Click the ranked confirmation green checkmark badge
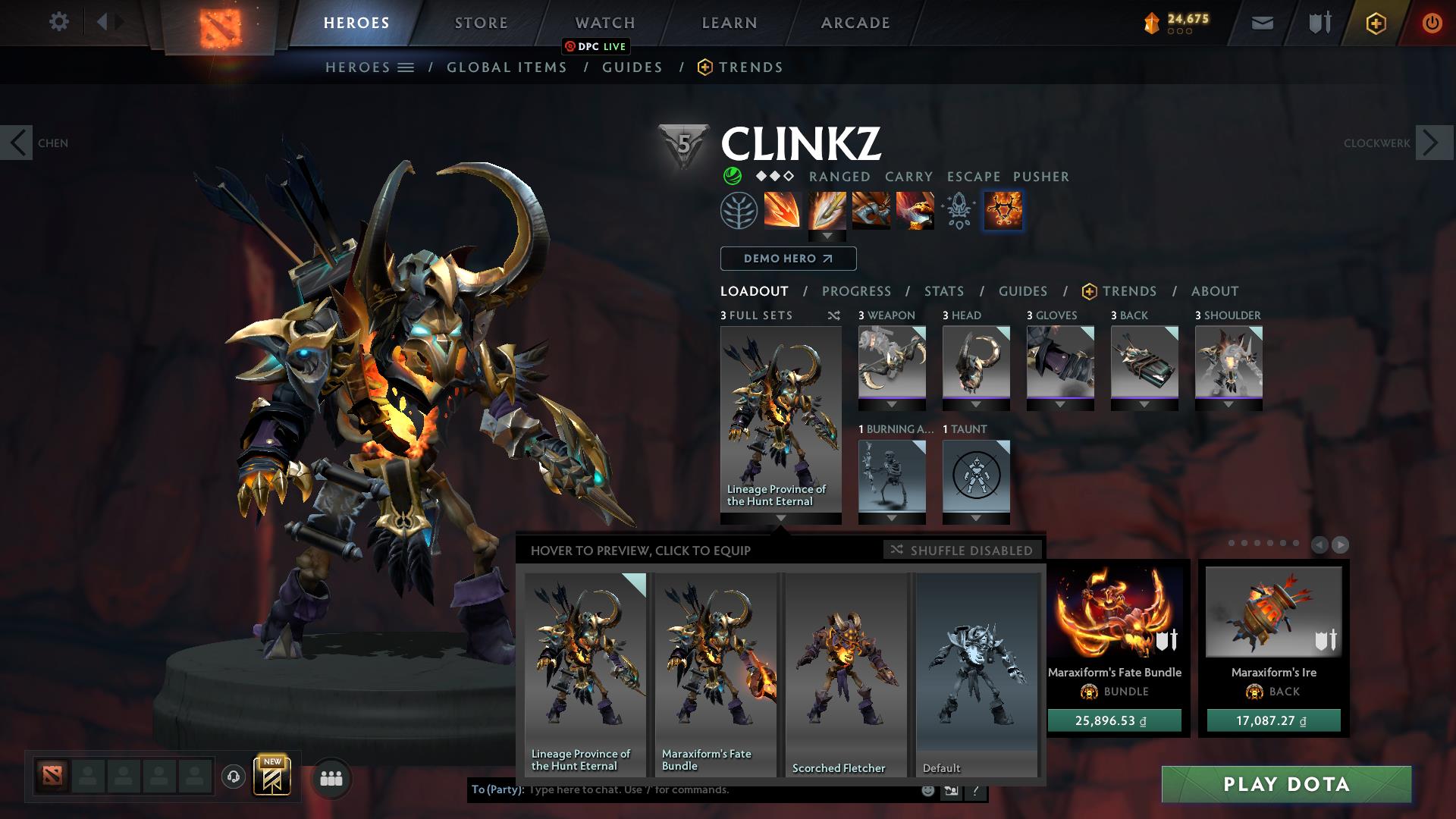 point(733,176)
